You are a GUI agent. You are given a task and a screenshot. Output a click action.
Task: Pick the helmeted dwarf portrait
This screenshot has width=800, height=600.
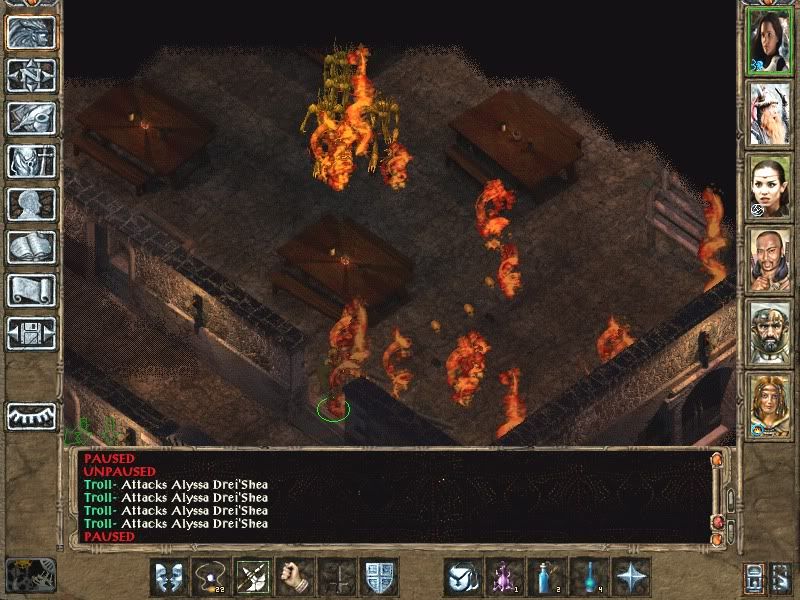coord(769,333)
